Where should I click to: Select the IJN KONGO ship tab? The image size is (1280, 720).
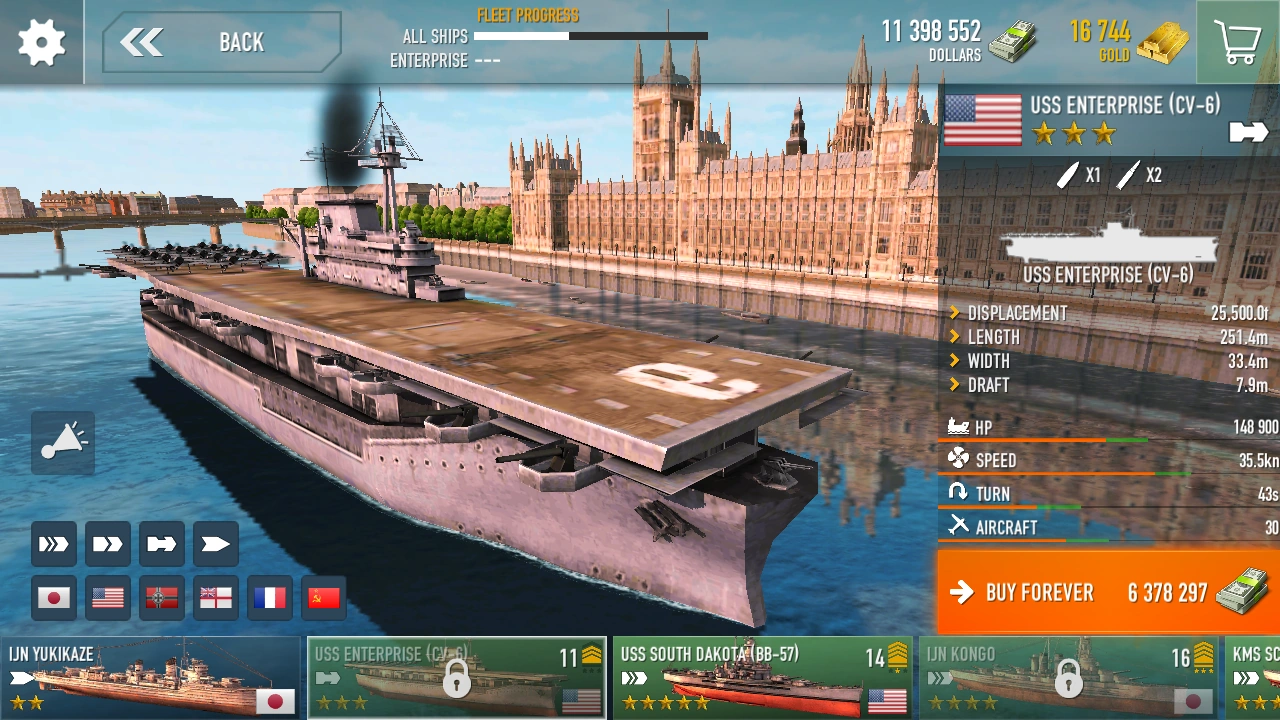pyautogui.click(x=1065, y=675)
